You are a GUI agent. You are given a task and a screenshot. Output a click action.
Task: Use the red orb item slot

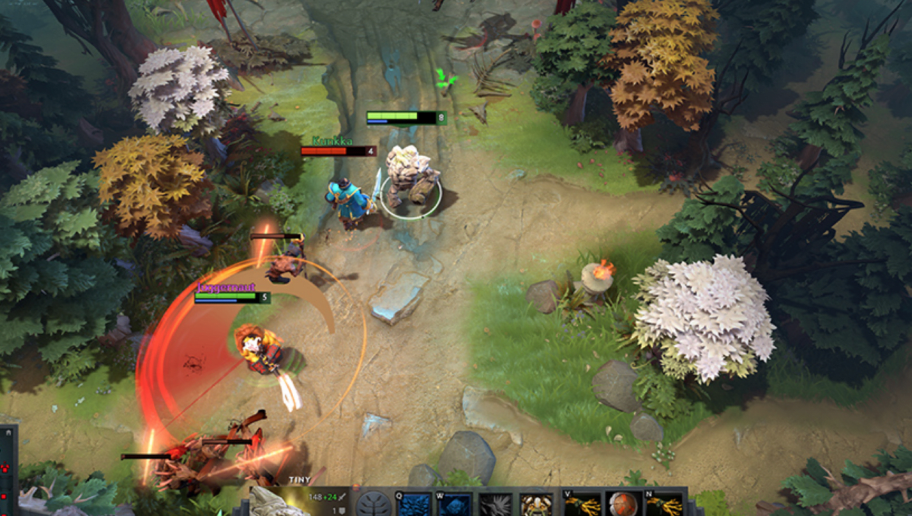(x=624, y=504)
